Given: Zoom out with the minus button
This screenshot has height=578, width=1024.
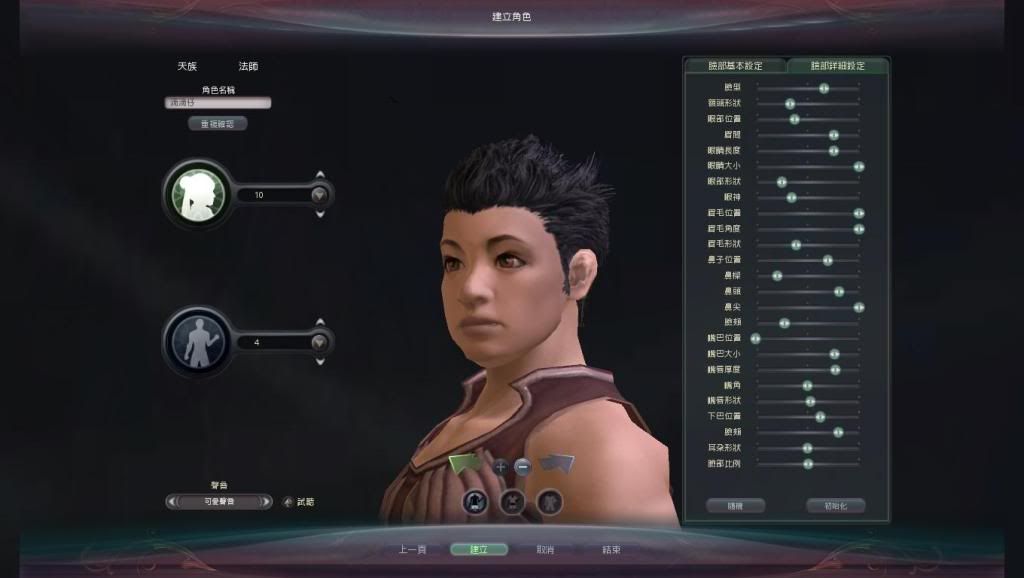Looking at the screenshot, I should 522,466.
